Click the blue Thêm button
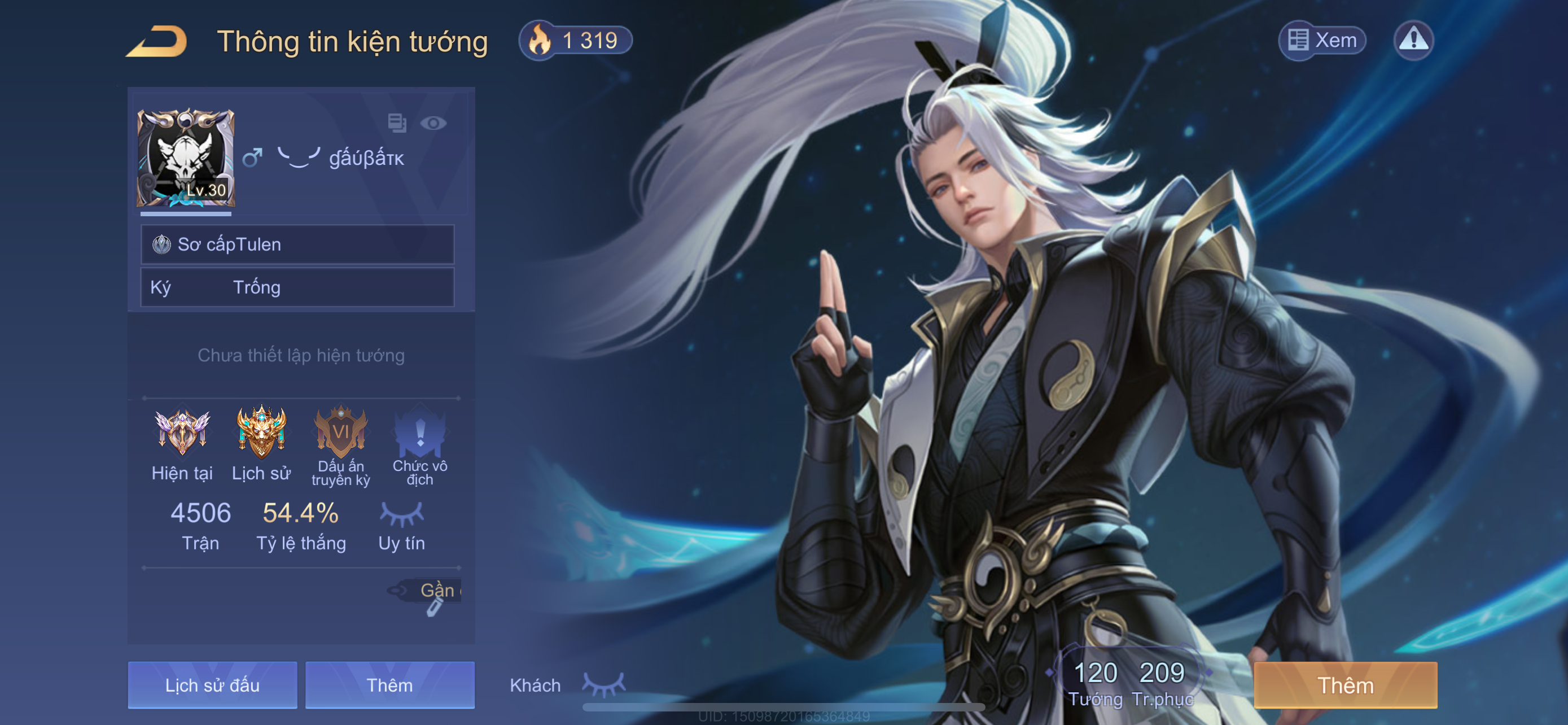 click(x=389, y=685)
